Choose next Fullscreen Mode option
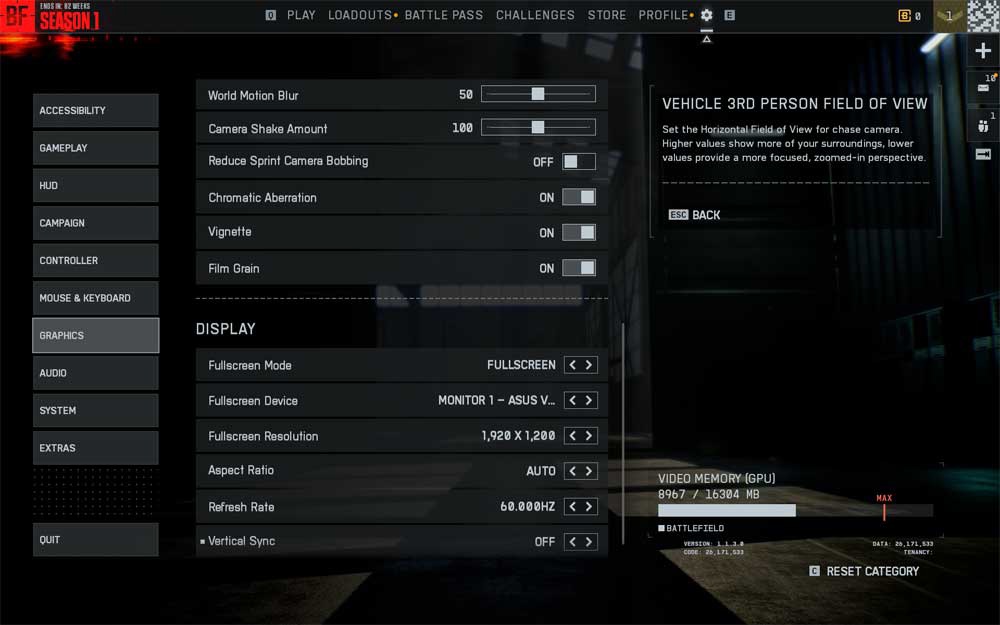1000x625 pixels. 589,365
